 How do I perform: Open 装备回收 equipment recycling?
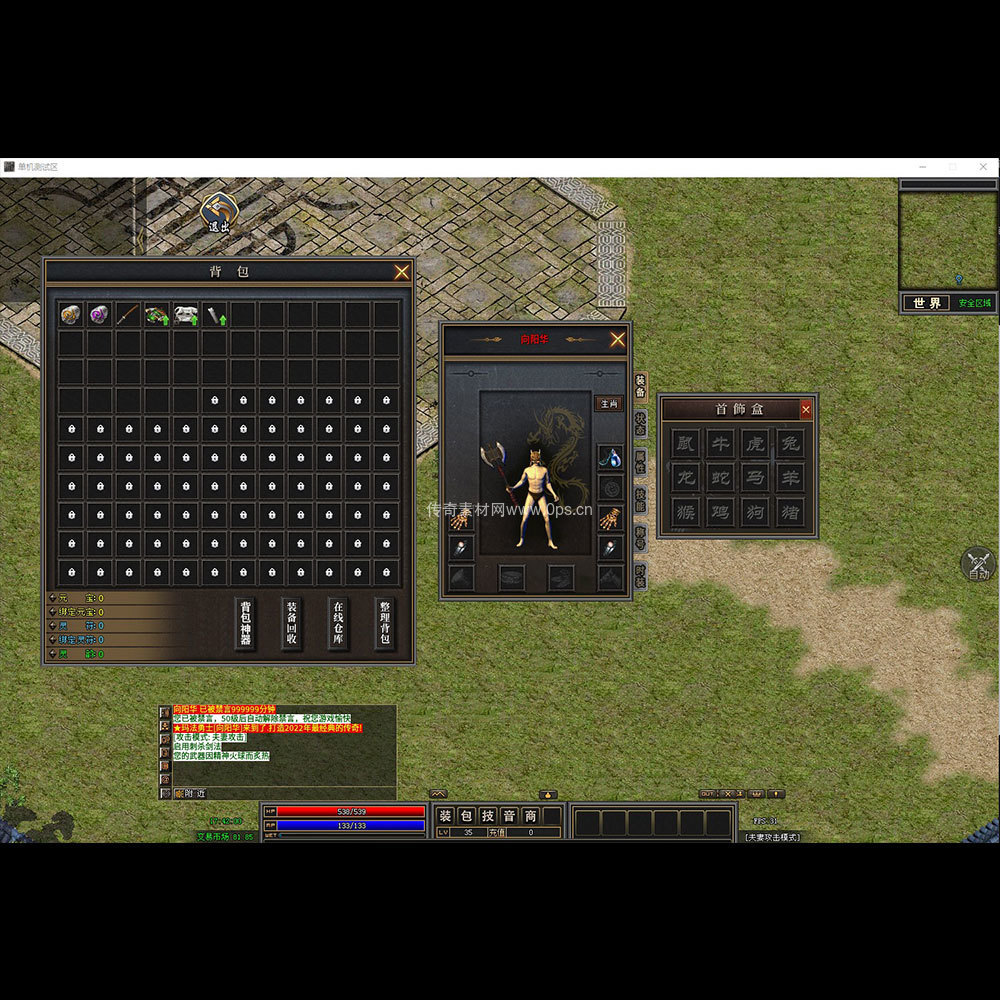click(x=292, y=624)
